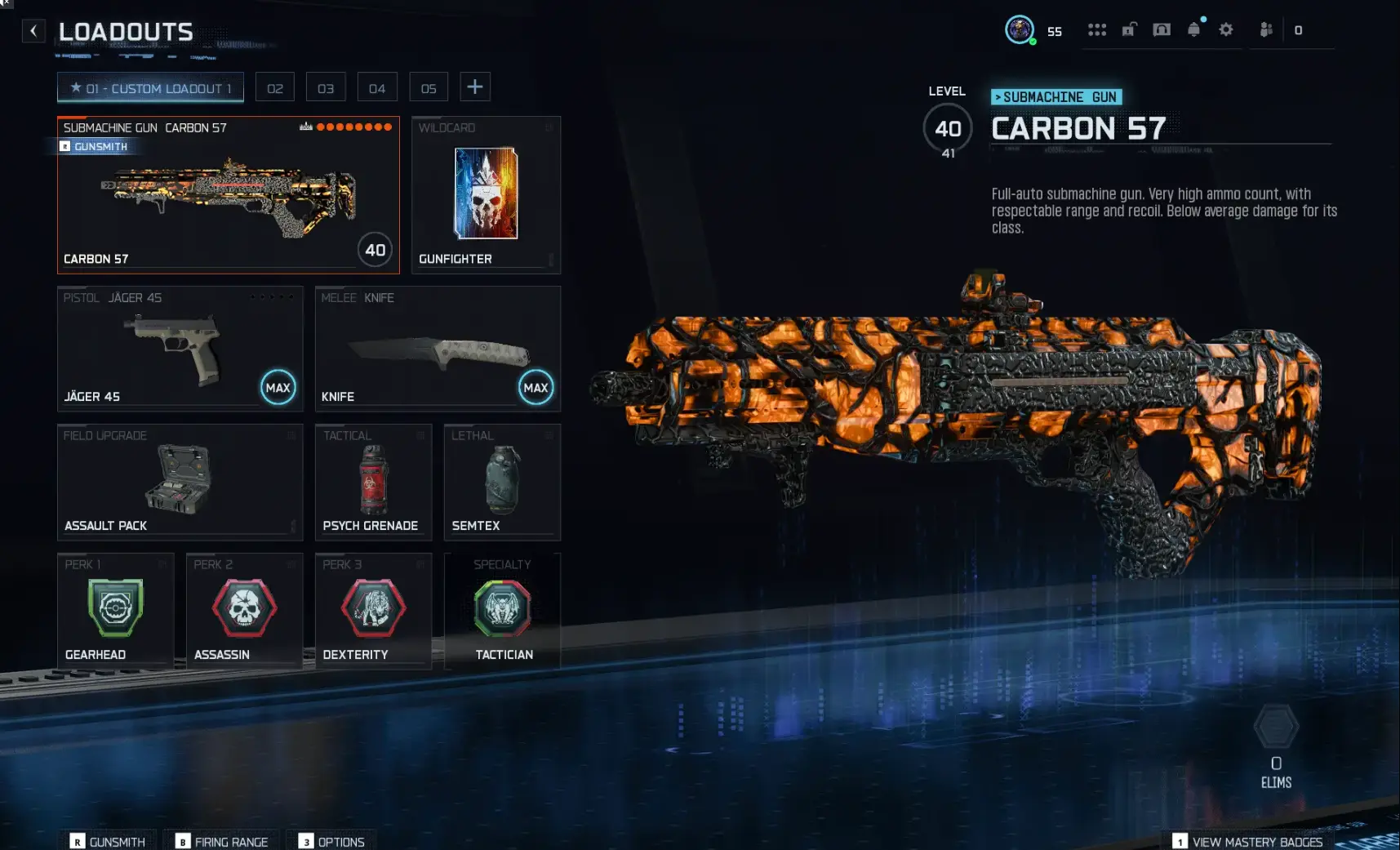Viewport: 1400px width, 850px height.
Task: Switch to loadout tab 05
Action: (x=429, y=87)
